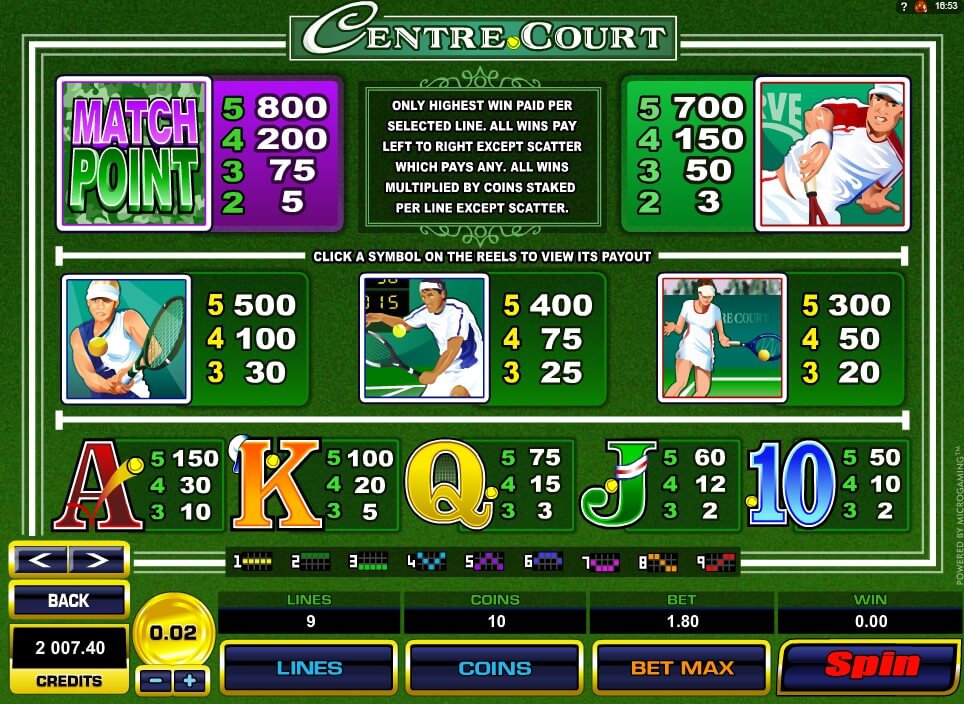Screen dimensions: 964x704
Task: Activate the Bet Max button
Action: (x=681, y=667)
